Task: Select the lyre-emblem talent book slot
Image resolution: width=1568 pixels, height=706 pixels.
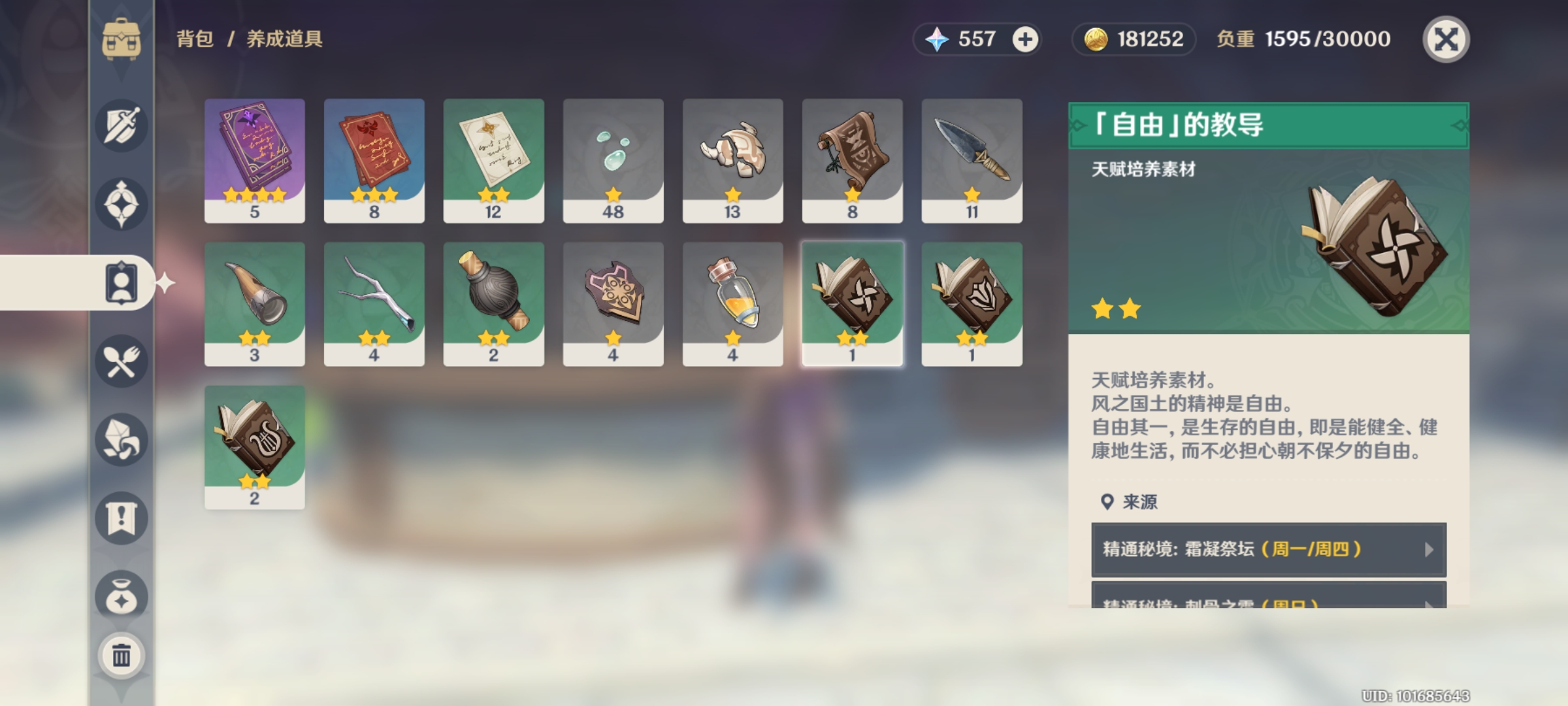Action: (255, 447)
